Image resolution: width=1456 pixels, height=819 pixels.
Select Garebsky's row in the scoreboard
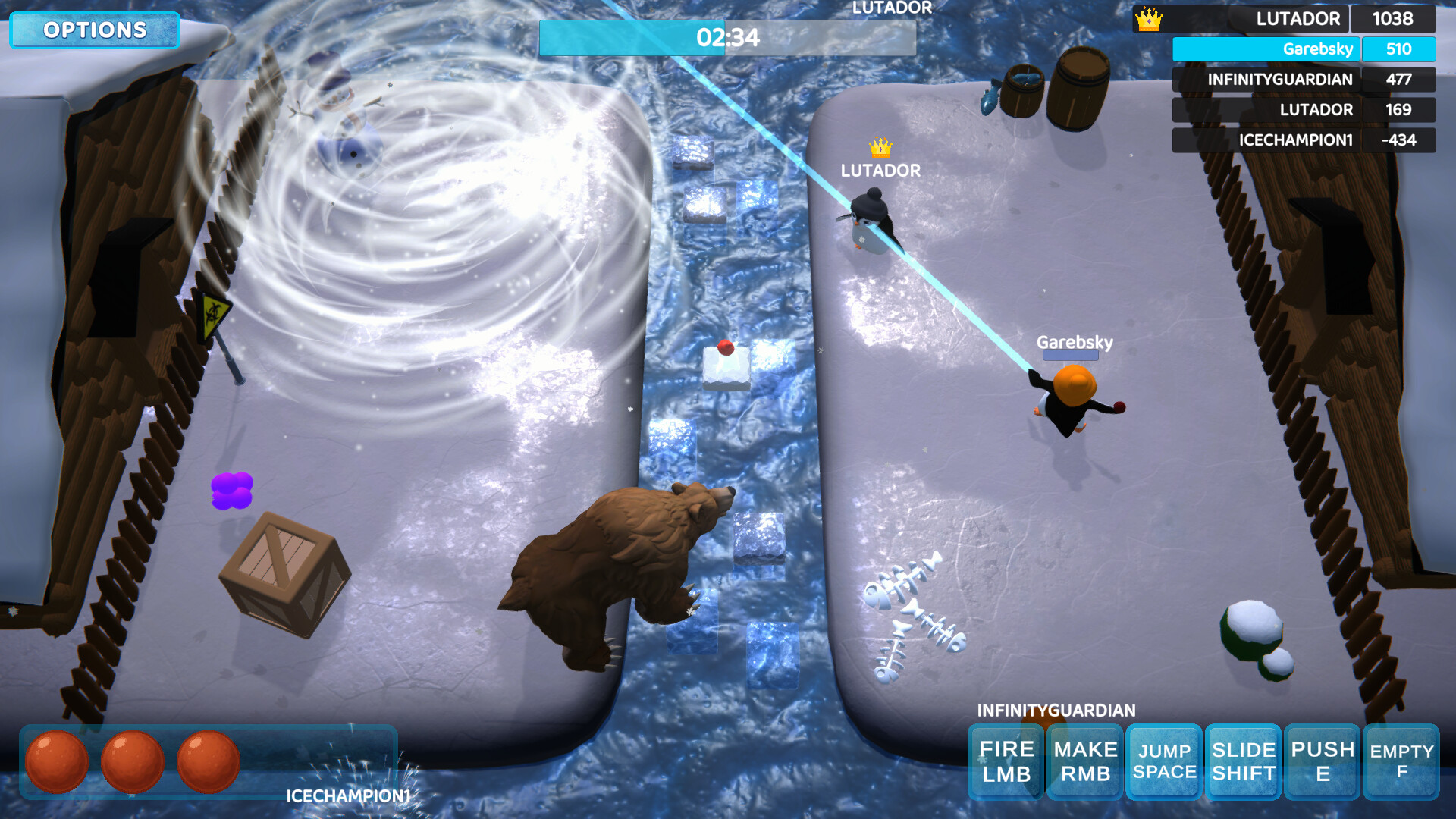tap(1304, 49)
